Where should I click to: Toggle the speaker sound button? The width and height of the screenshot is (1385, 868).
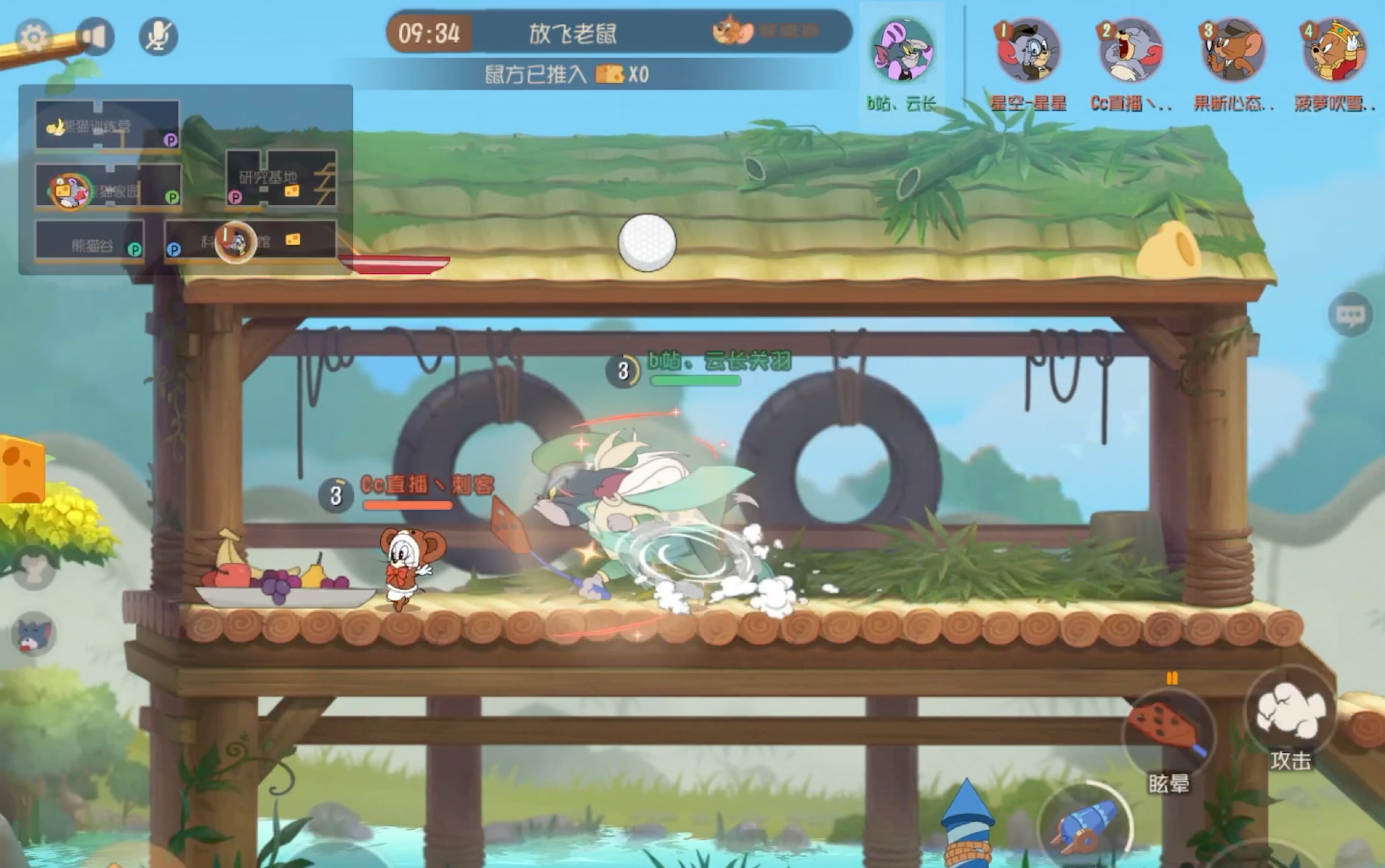[96, 37]
